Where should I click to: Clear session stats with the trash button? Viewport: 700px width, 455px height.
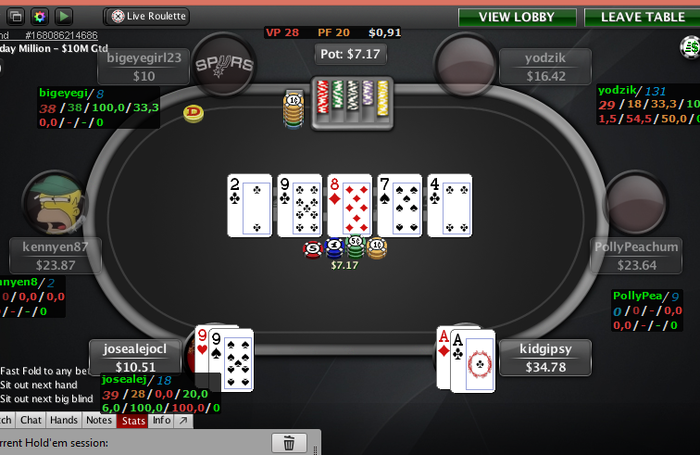point(289,443)
